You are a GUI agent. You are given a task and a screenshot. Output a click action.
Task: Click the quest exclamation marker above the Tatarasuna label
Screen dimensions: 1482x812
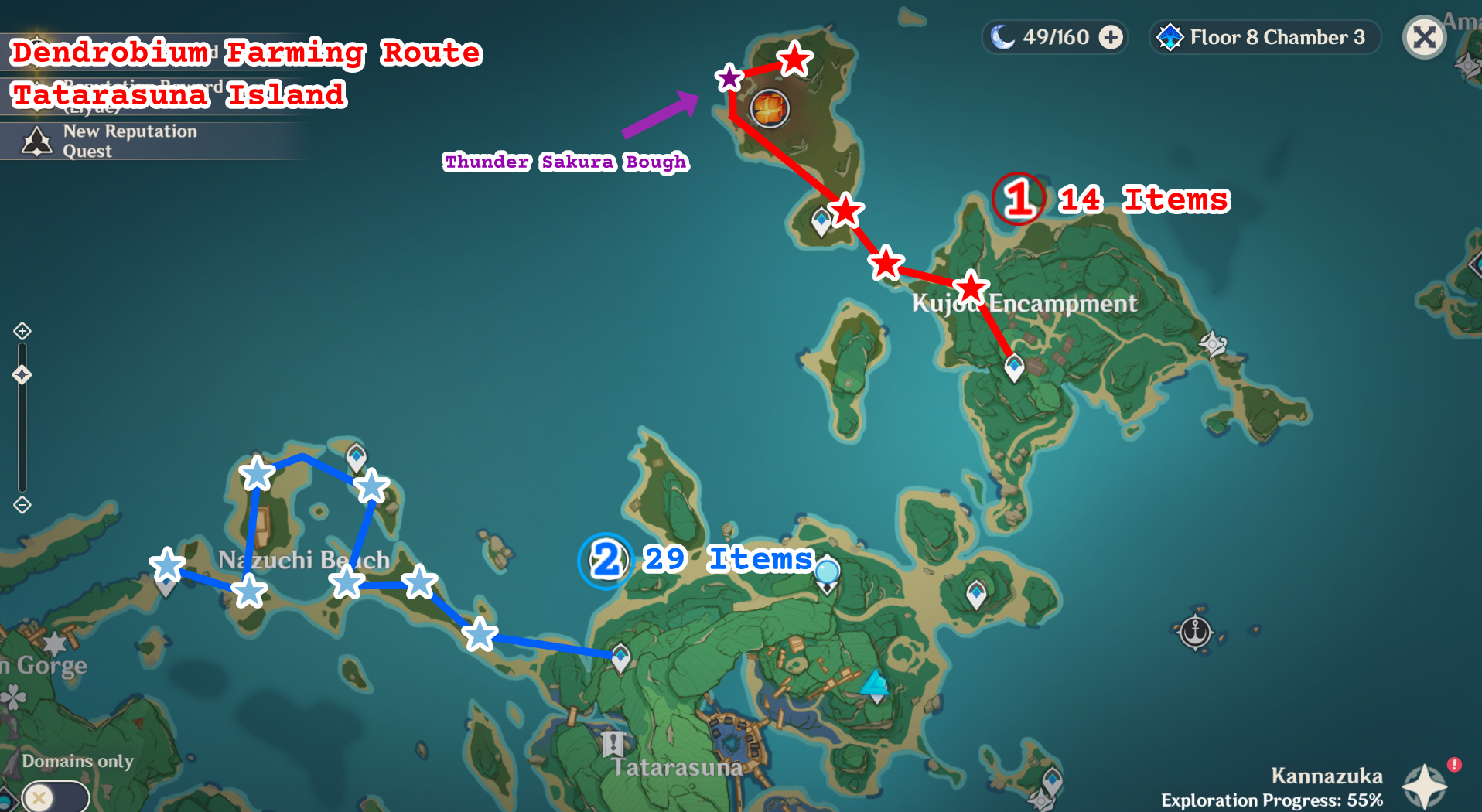[x=613, y=745]
